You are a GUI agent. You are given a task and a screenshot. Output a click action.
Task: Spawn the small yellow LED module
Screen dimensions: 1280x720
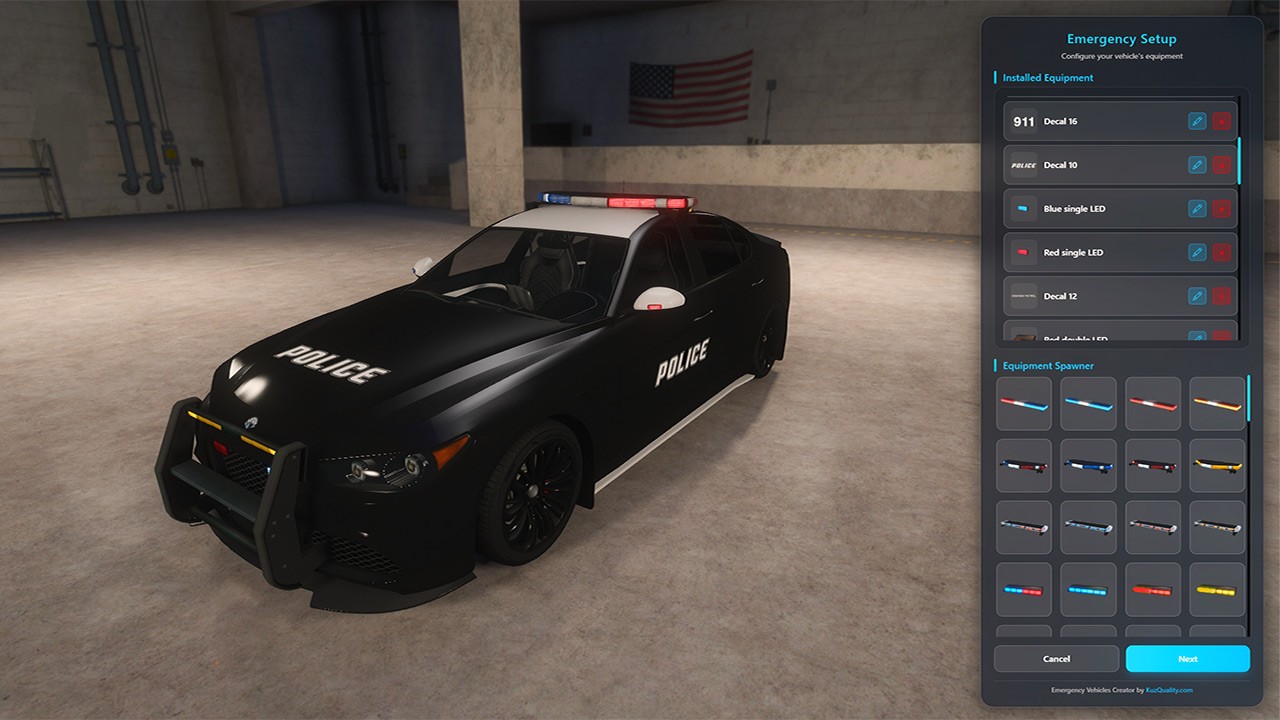tap(1217, 590)
